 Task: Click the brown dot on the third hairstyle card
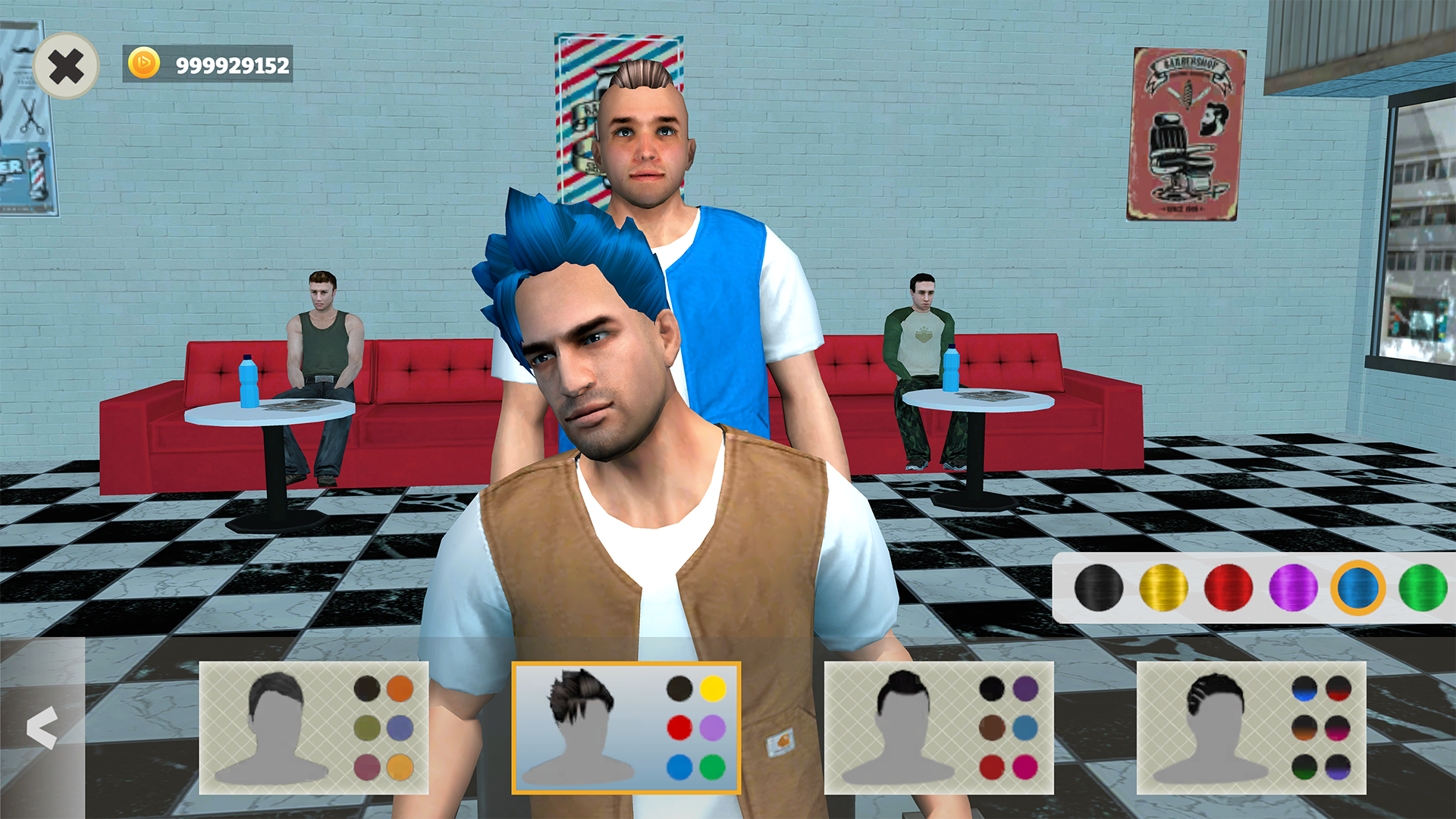tap(993, 729)
